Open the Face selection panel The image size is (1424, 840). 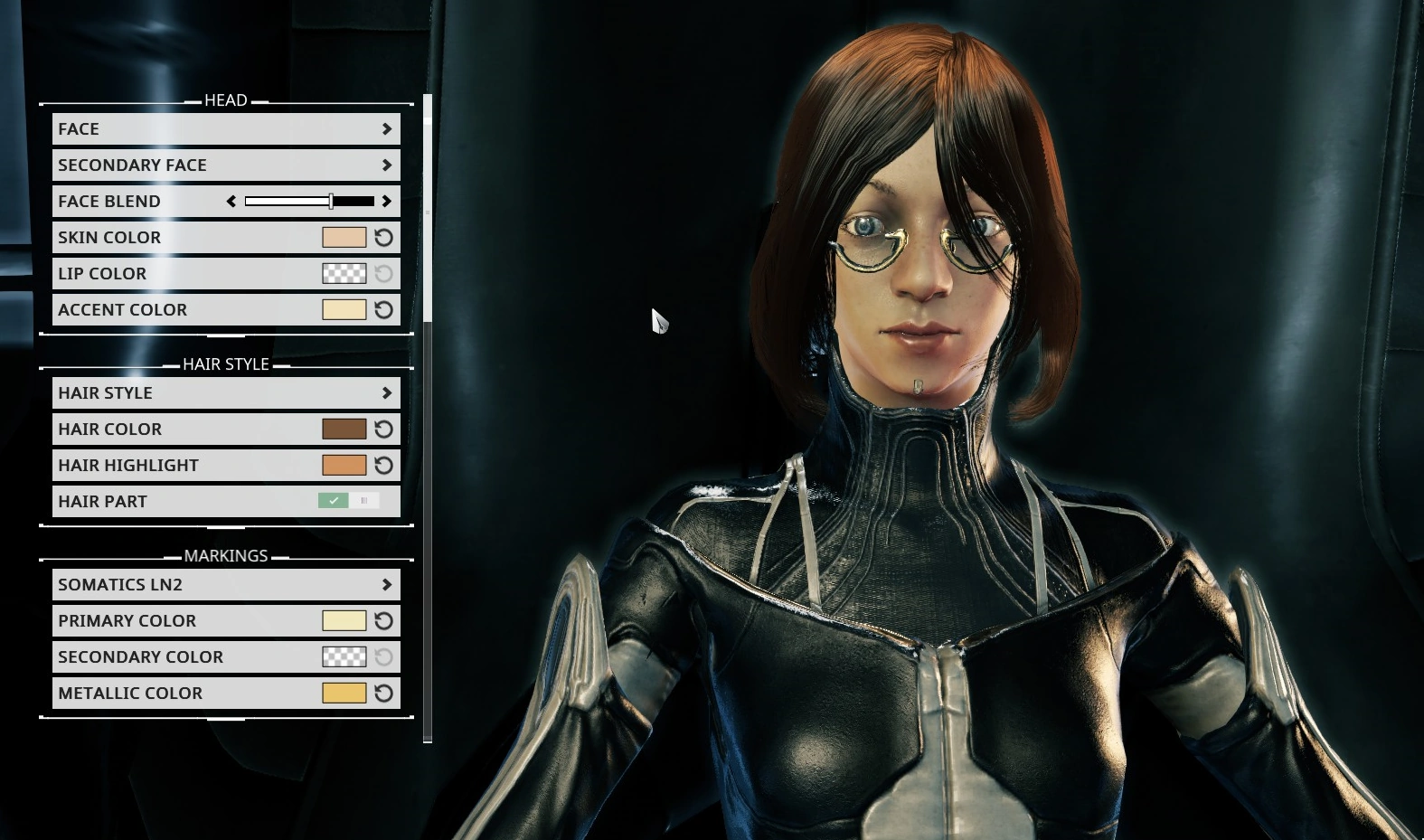[x=226, y=128]
